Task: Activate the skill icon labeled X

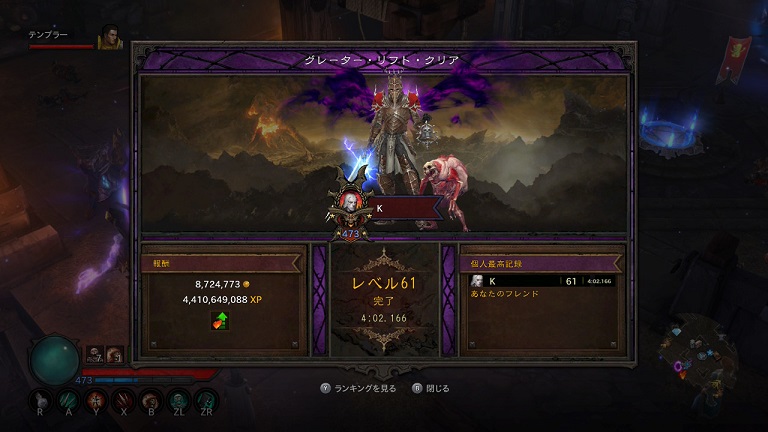Action: (x=124, y=401)
